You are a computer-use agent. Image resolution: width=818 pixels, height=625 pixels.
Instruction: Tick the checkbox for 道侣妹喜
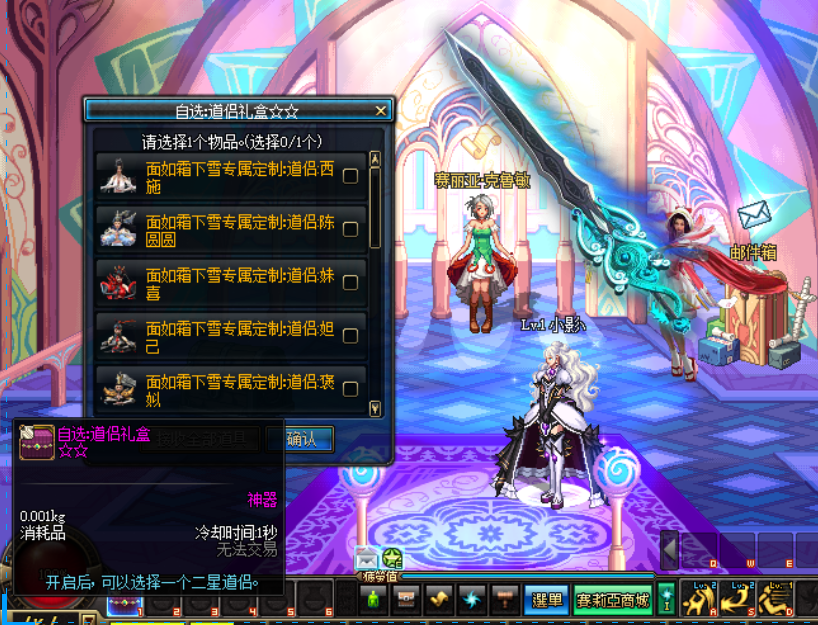351,283
